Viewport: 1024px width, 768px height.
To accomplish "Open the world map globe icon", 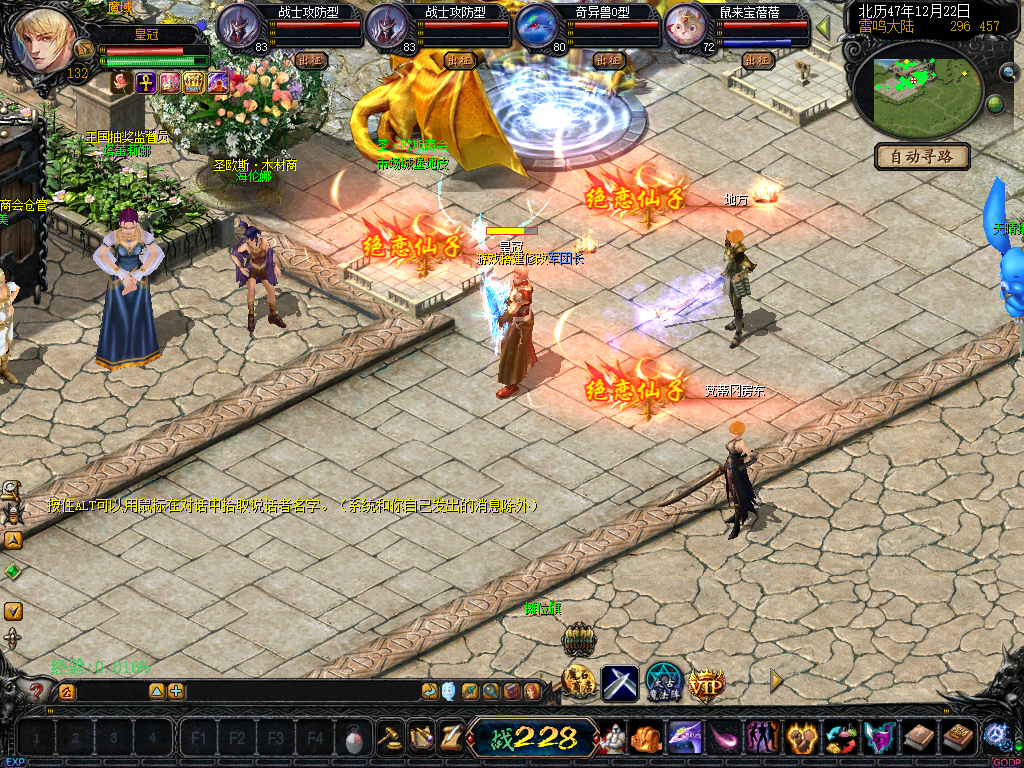I will (995, 105).
